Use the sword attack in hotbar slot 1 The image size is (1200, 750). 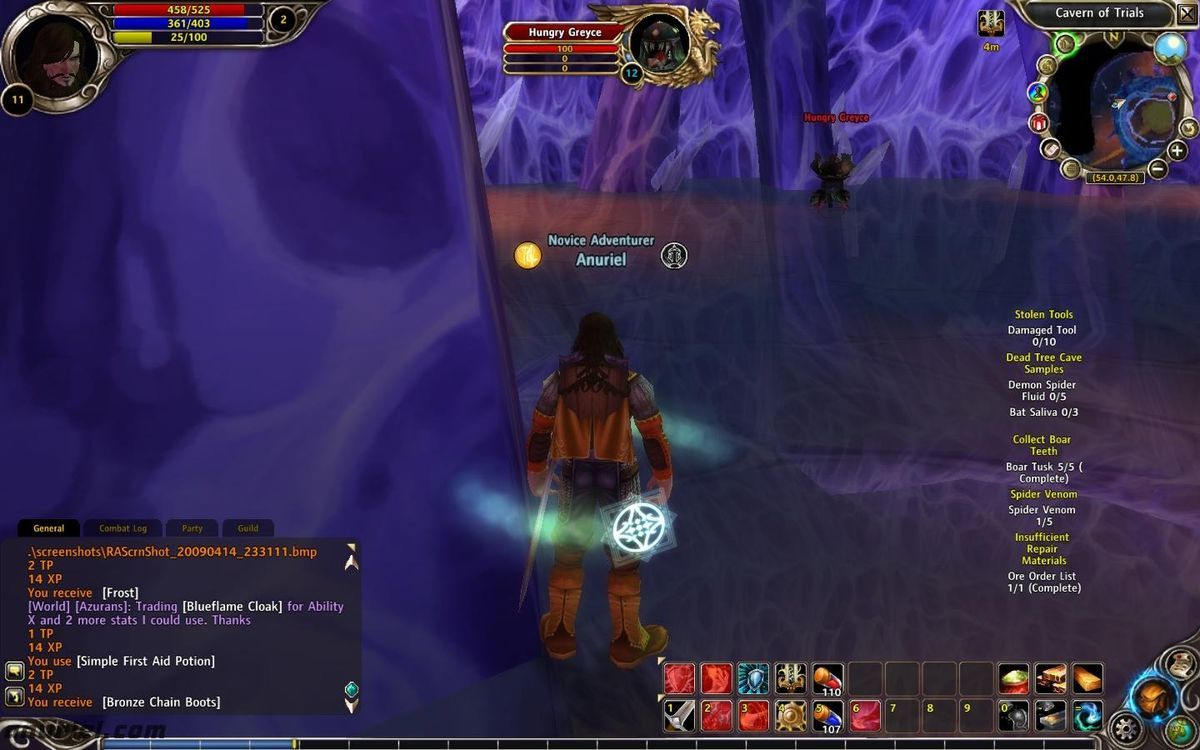[680, 715]
